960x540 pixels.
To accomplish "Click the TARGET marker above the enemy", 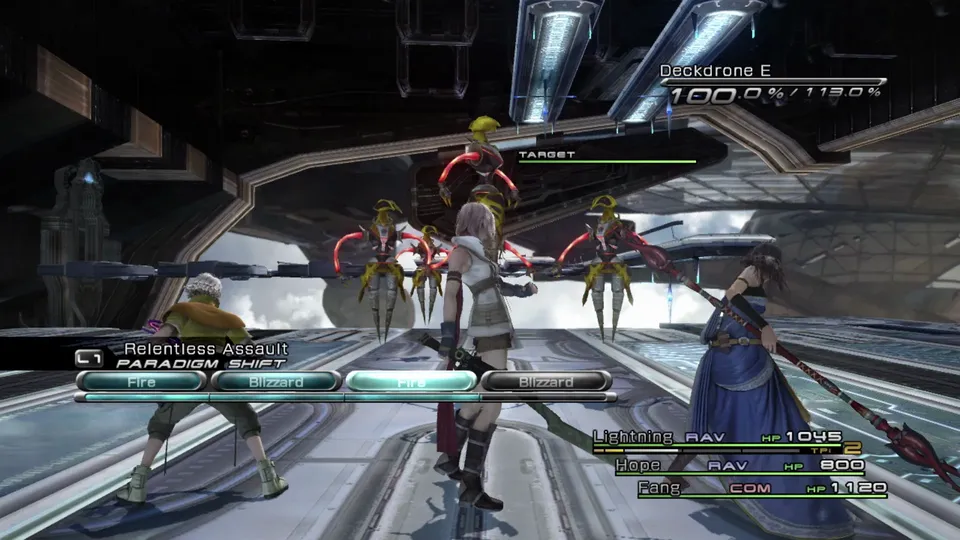I will tap(547, 155).
